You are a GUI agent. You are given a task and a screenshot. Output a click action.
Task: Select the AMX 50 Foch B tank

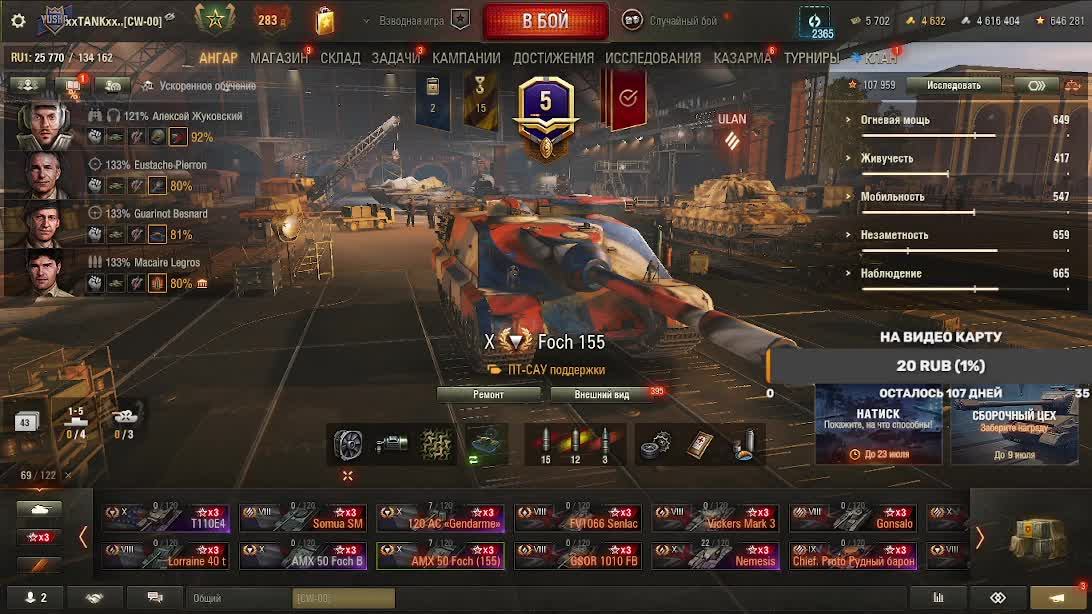pyautogui.click(x=303, y=555)
